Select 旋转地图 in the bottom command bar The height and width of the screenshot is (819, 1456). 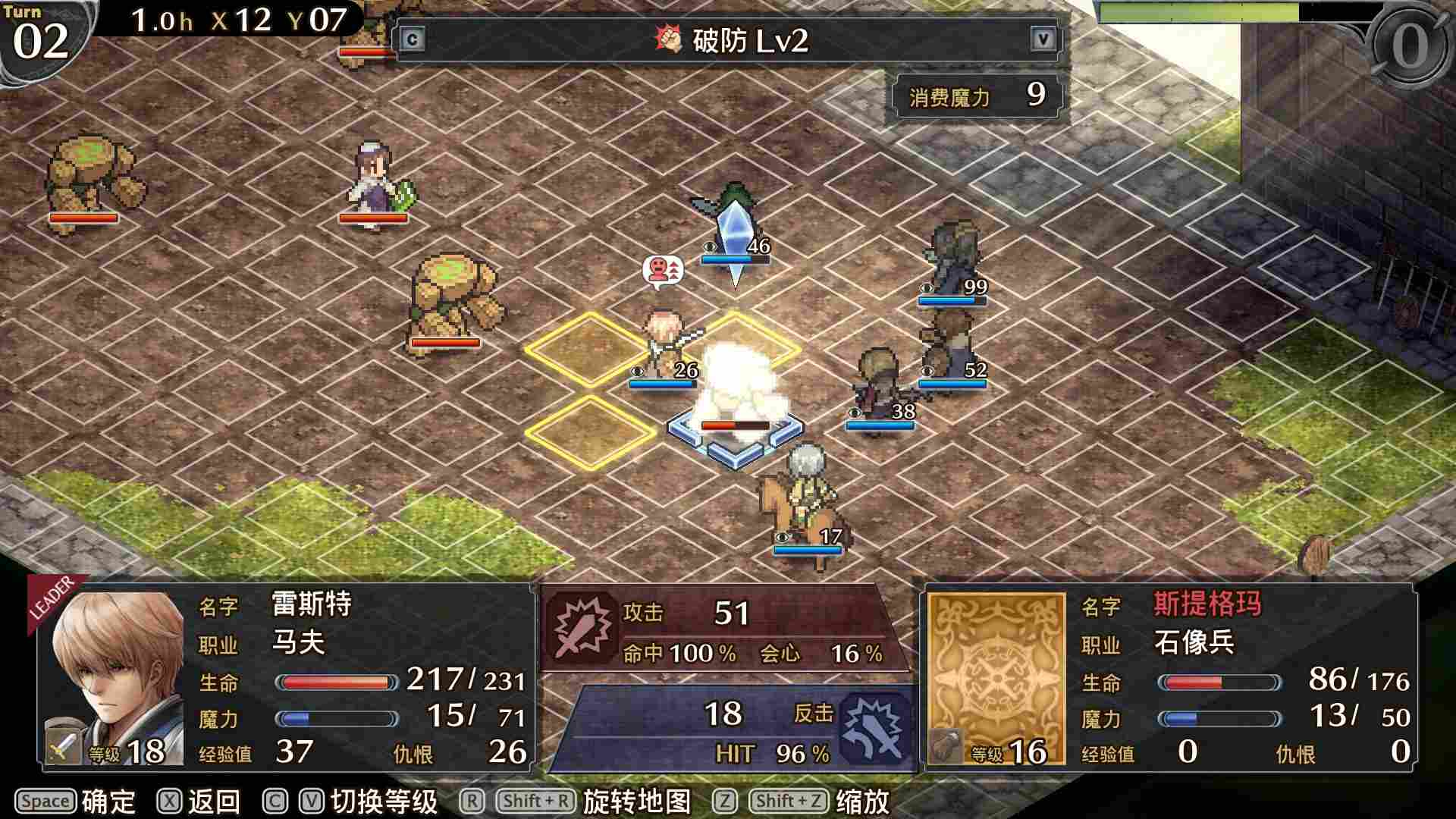pos(635,801)
